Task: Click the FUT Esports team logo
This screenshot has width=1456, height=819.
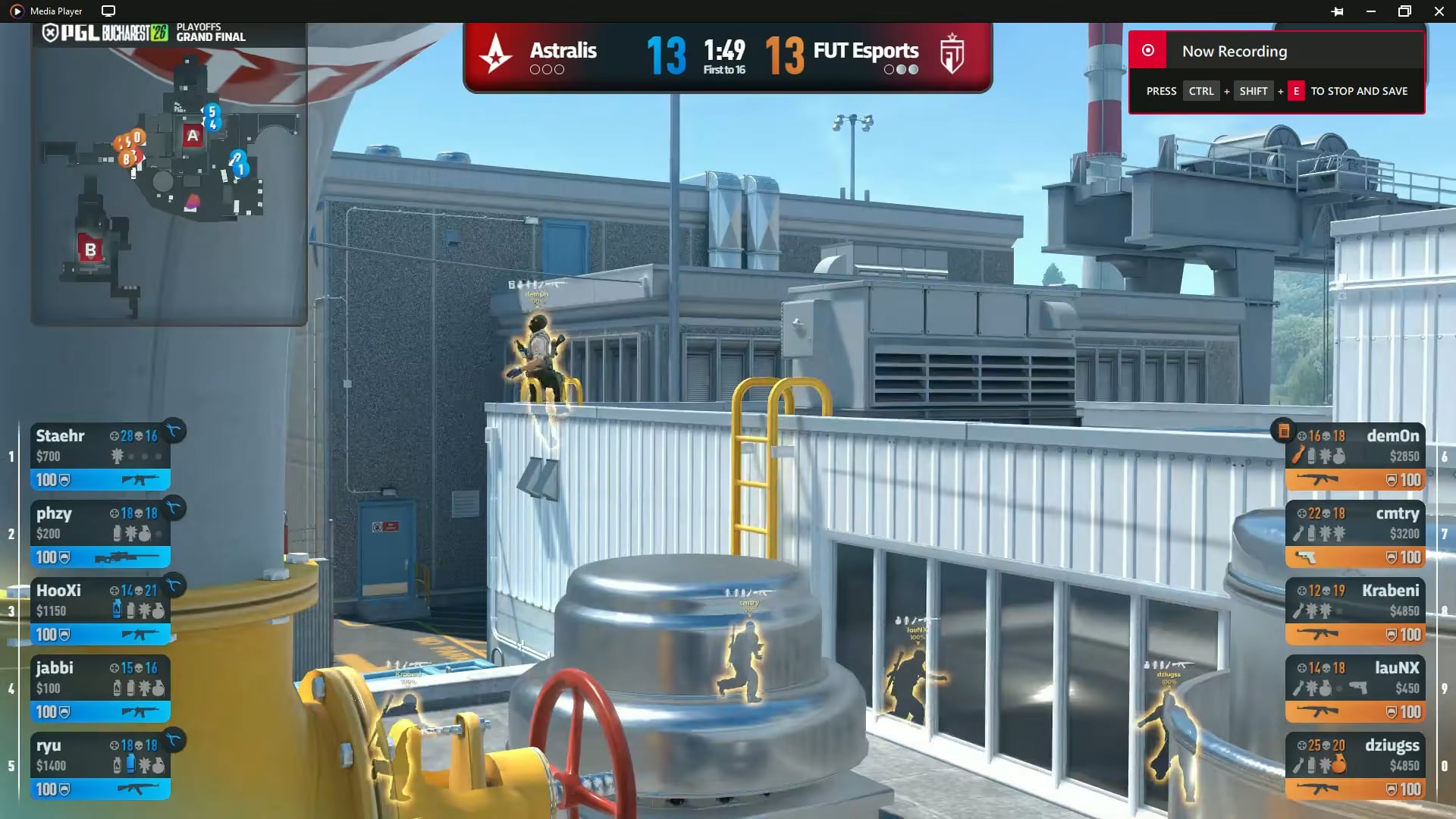Action: click(952, 55)
